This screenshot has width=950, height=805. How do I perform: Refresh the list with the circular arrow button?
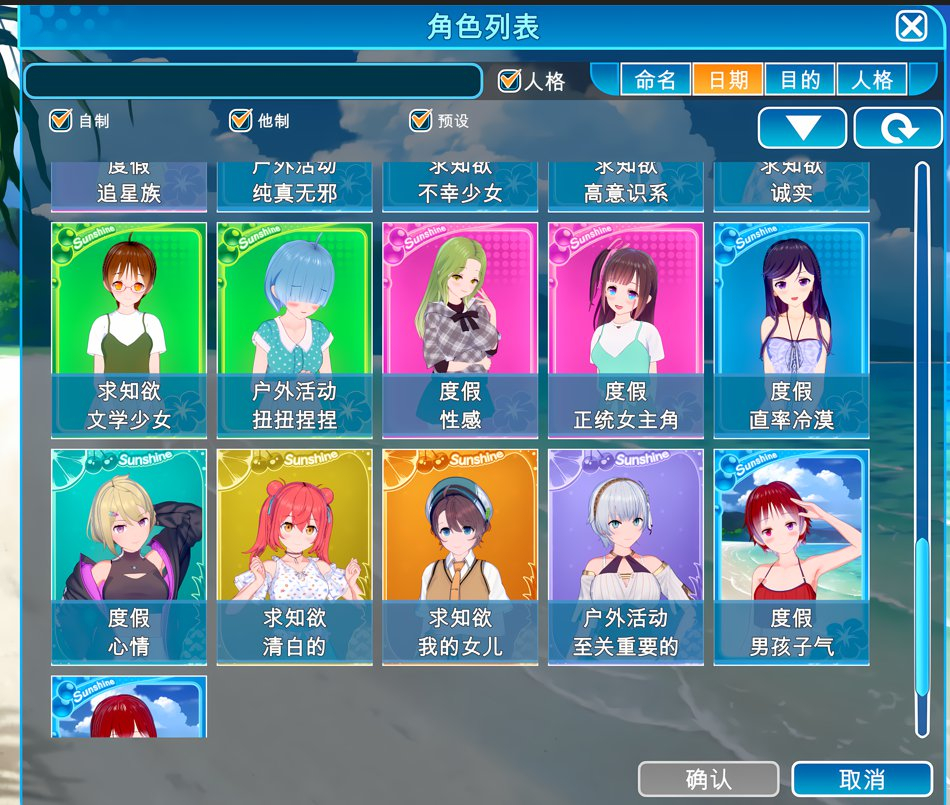tap(898, 129)
